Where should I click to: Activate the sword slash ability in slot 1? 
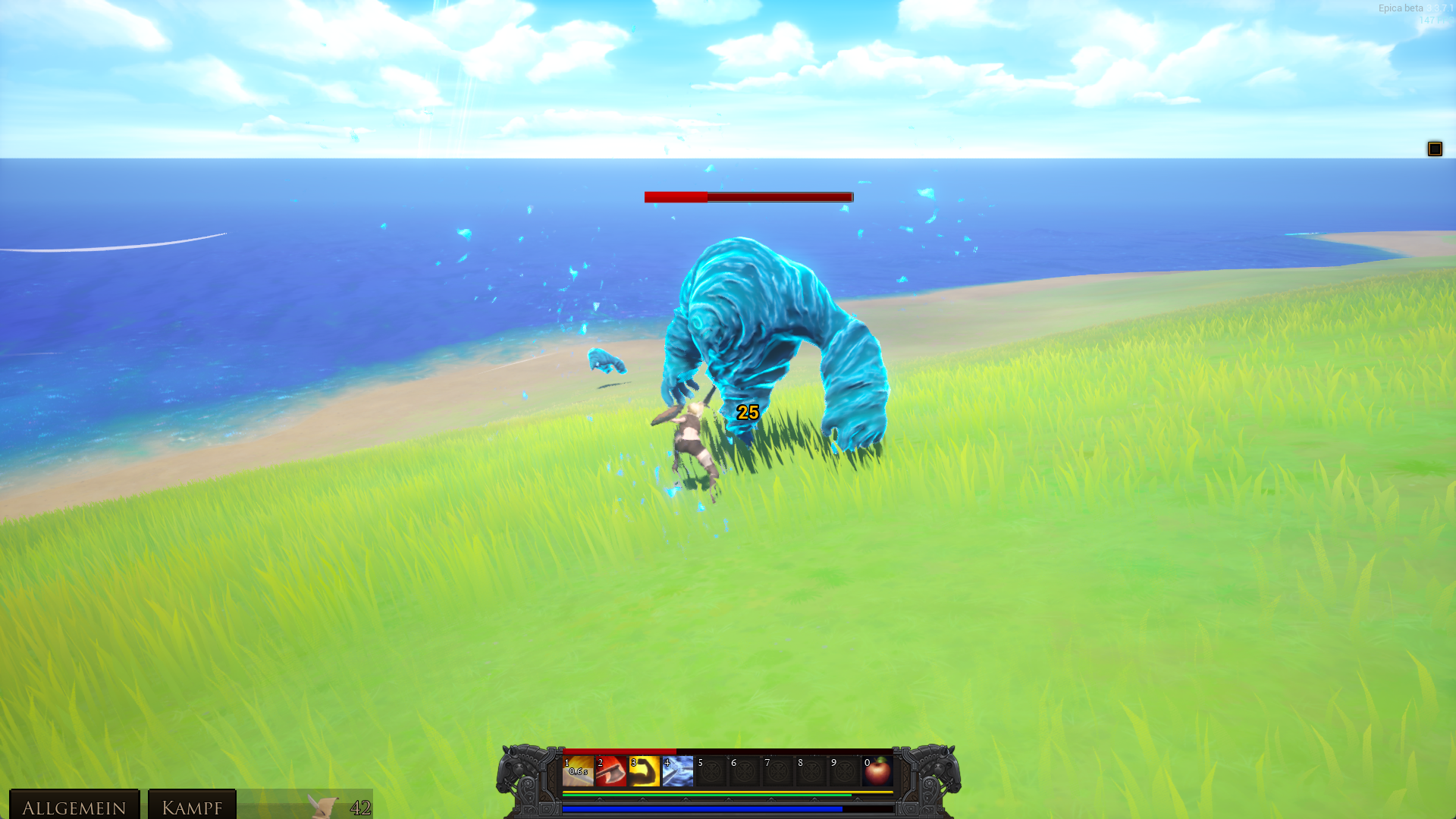(578, 771)
